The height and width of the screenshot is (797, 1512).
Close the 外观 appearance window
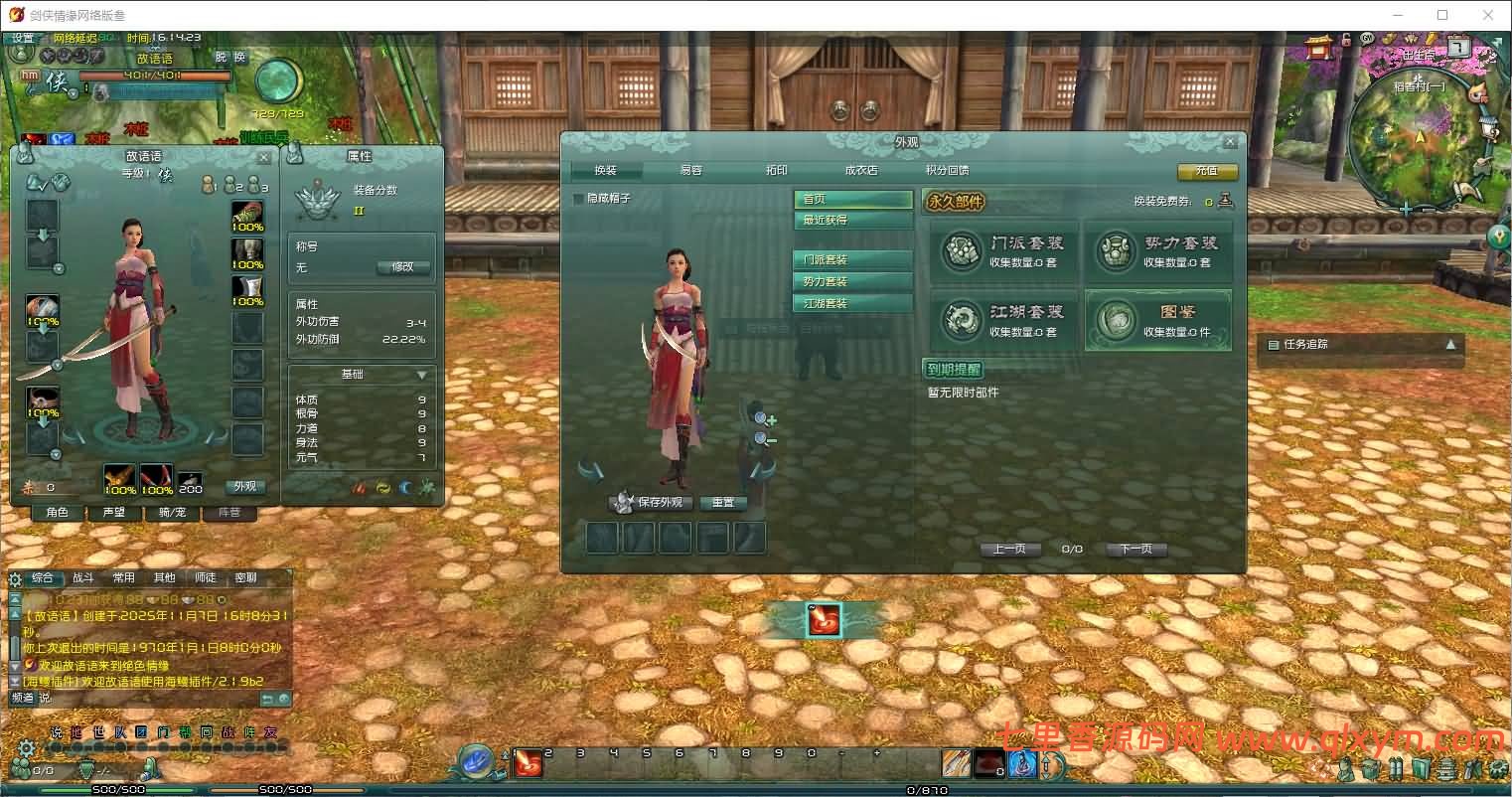coord(1230,142)
